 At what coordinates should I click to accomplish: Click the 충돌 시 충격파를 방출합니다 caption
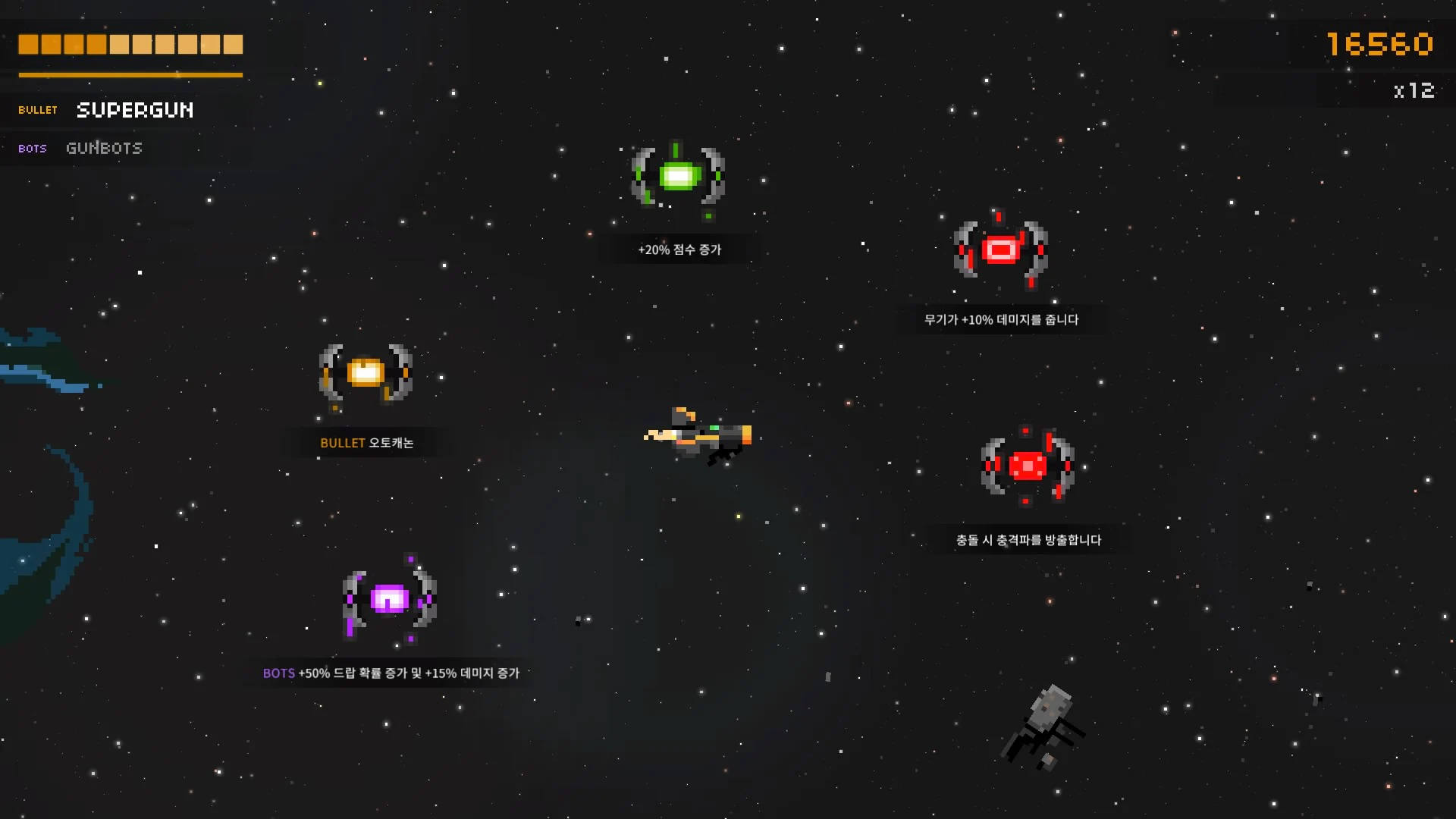pos(1028,539)
